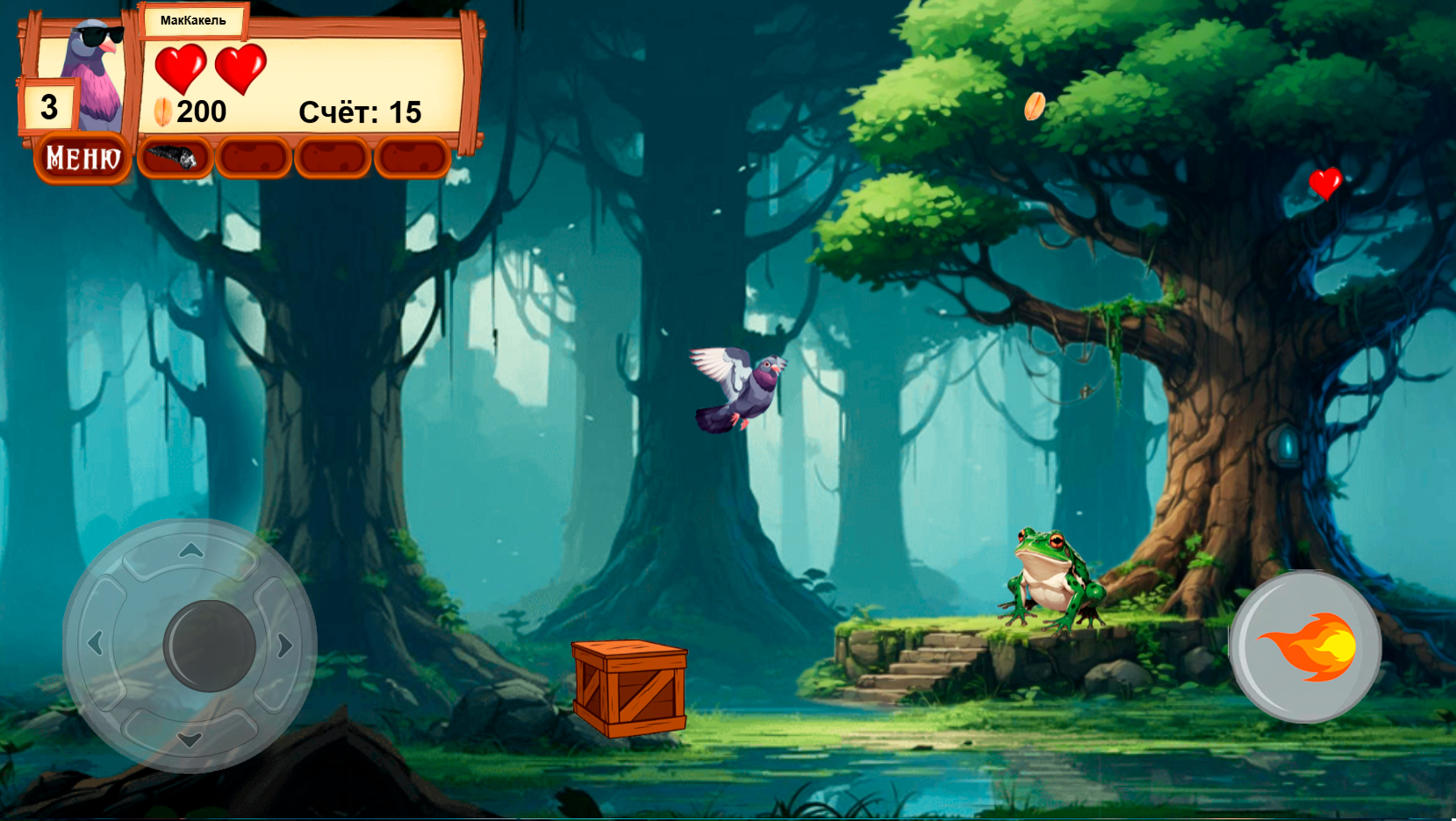Click the first heart in the health bar
This screenshot has width=1456, height=821.
182,67
